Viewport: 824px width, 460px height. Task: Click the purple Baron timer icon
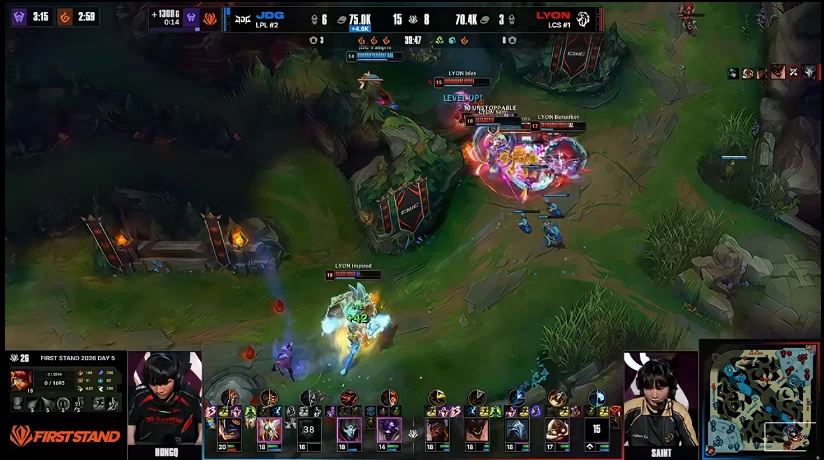coord(18,16)
